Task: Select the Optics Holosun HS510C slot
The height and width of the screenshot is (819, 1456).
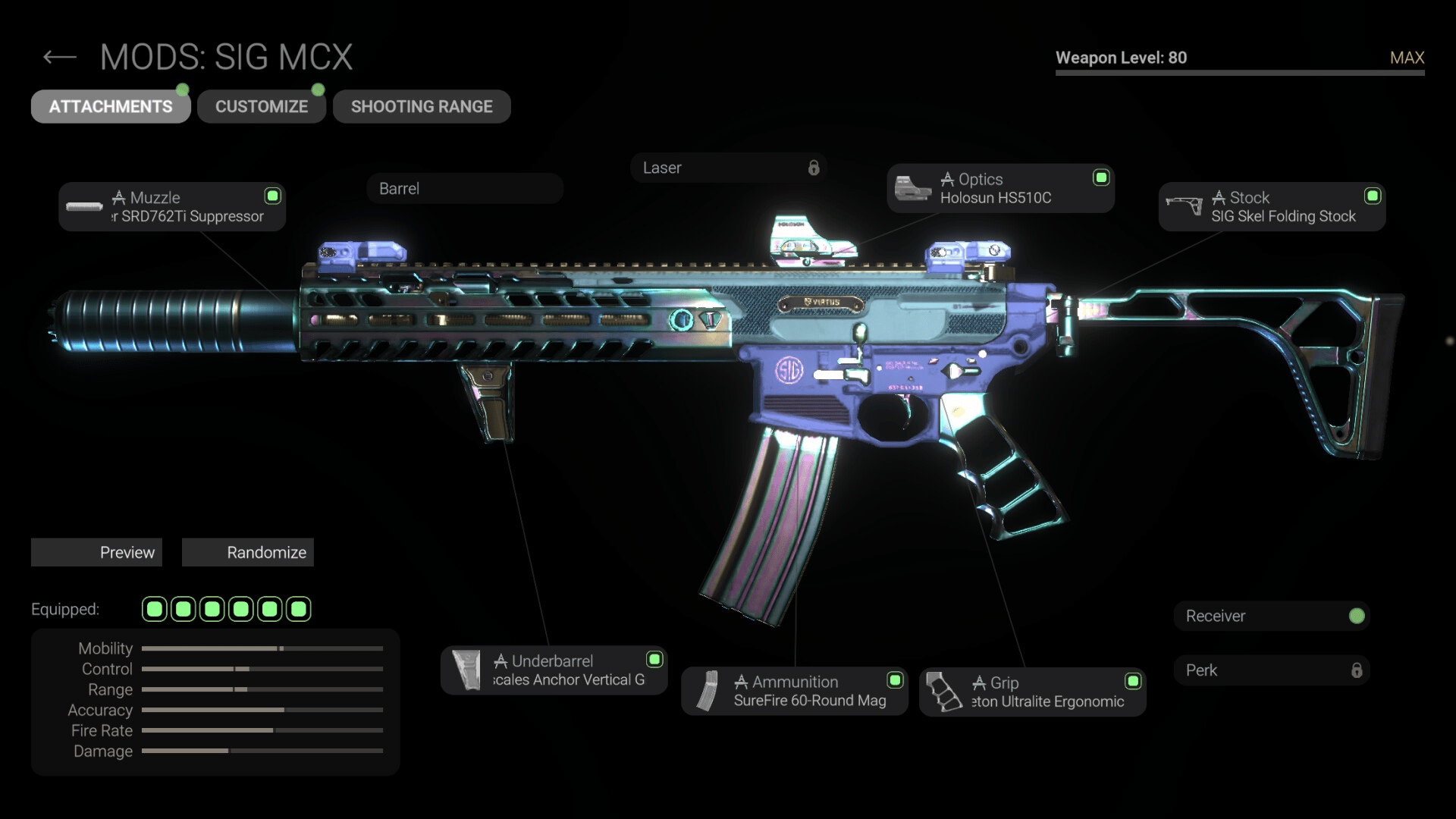Action: tap(1000, 189)
